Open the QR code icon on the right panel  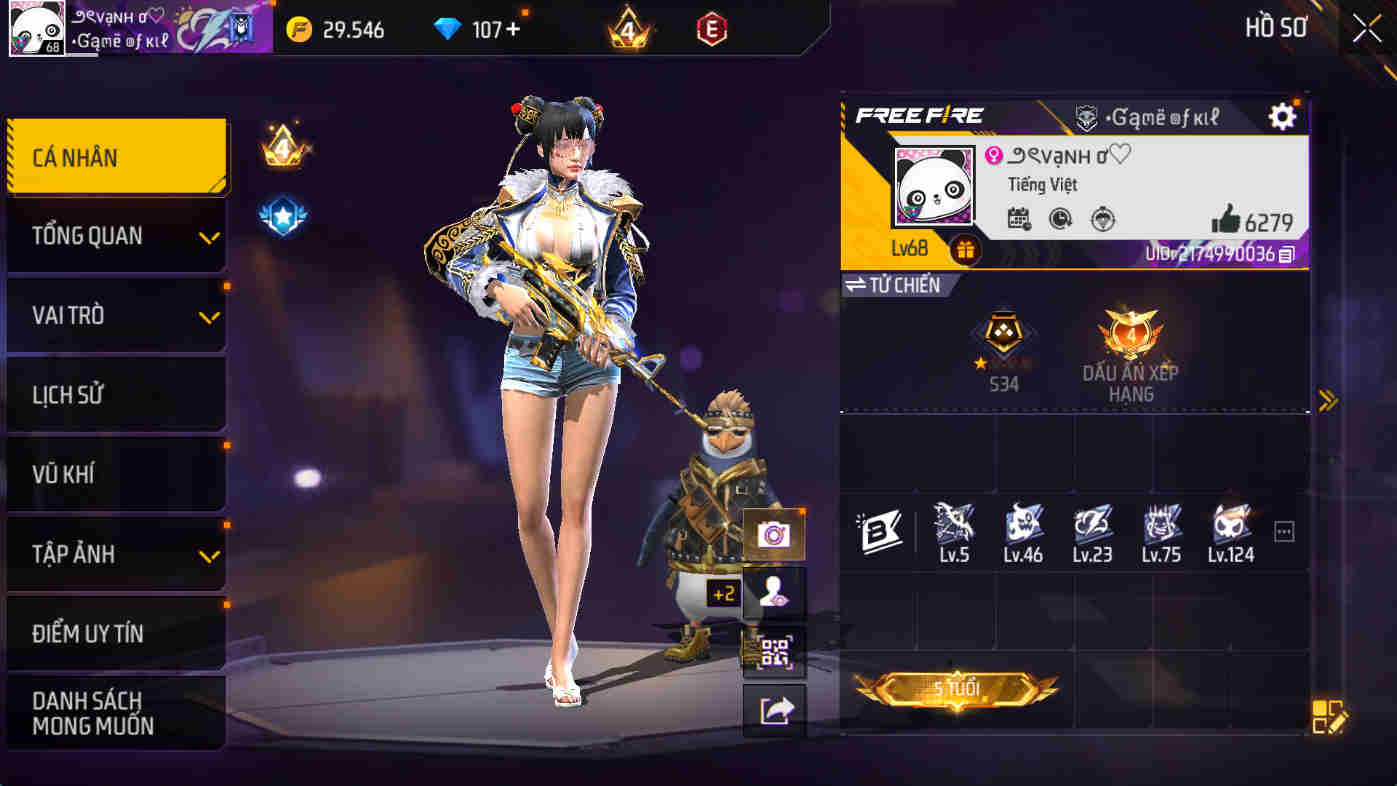coord(774,652)
